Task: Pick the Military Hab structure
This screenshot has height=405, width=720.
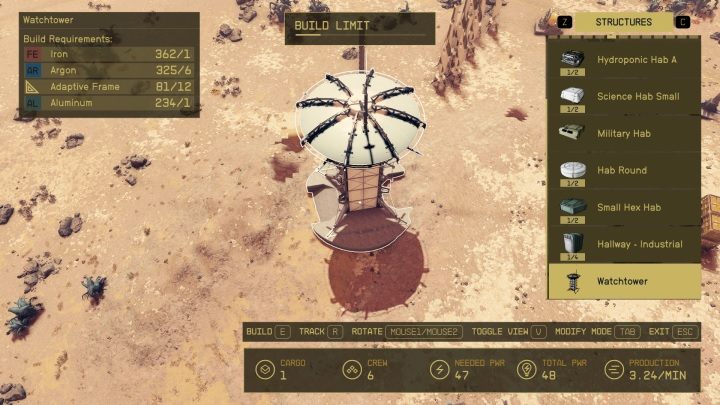Action: pos(625,134)
